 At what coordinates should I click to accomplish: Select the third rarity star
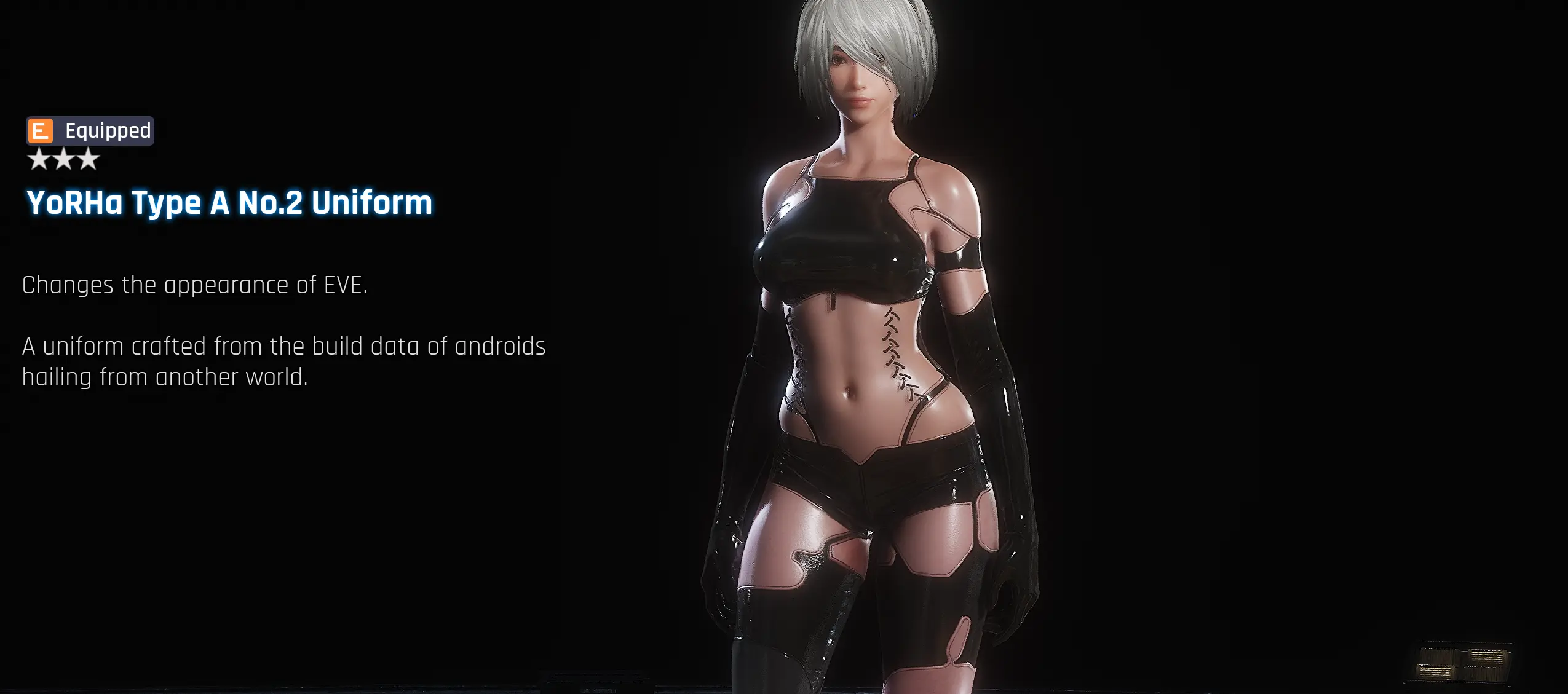click(90, 159)
